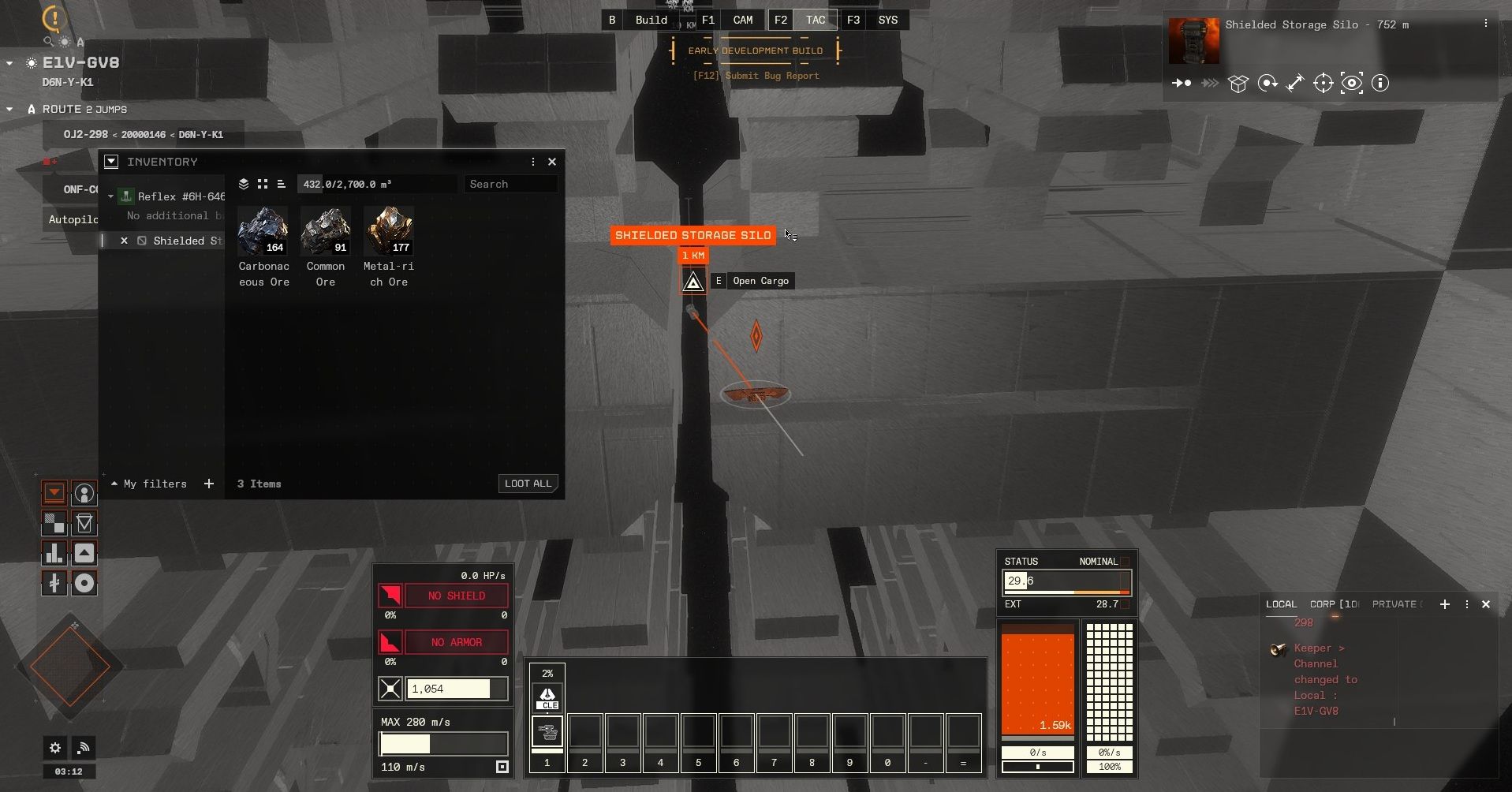This screenshot has width=1512, height=792.
Task: Click the inventory Search field
Action: point(510,184)
